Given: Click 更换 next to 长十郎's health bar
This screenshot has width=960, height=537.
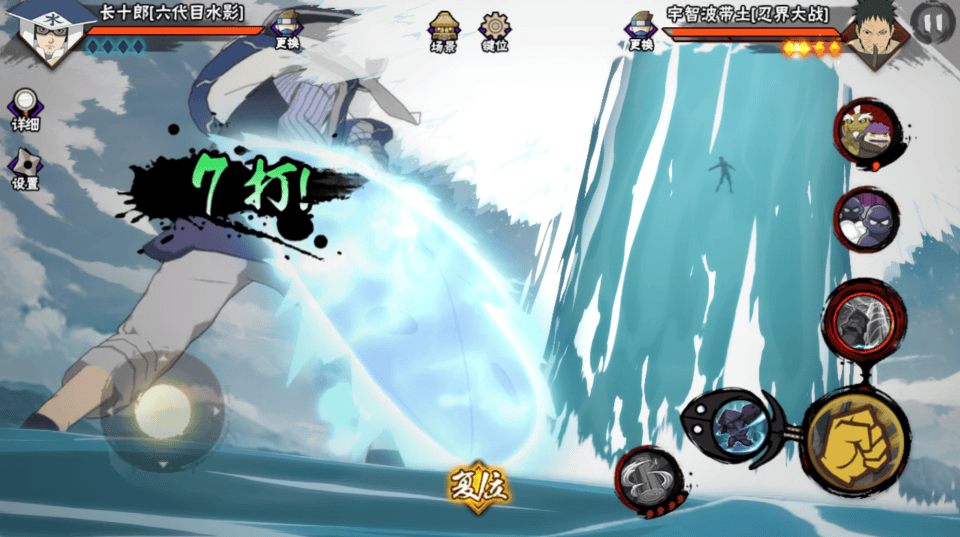Looking at the screenshot, I should (286, 30).
